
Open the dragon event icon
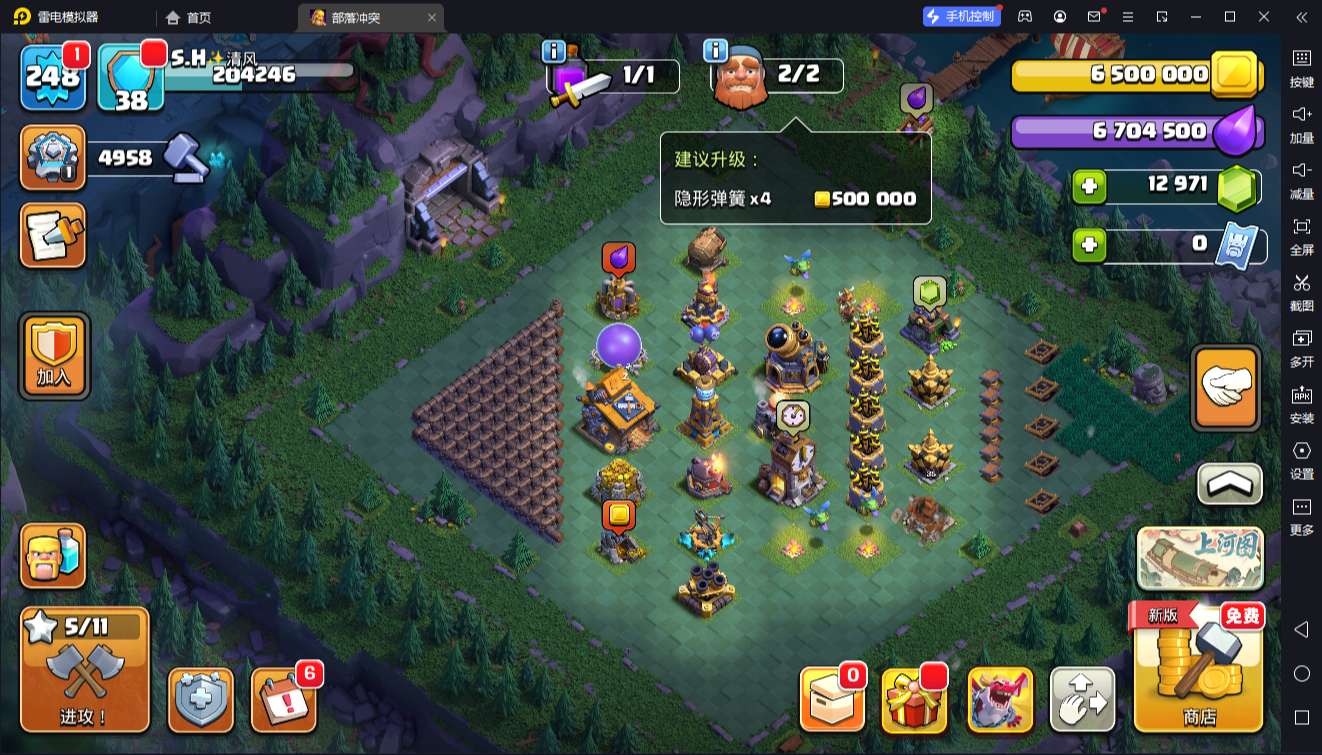coord(1000,700)
